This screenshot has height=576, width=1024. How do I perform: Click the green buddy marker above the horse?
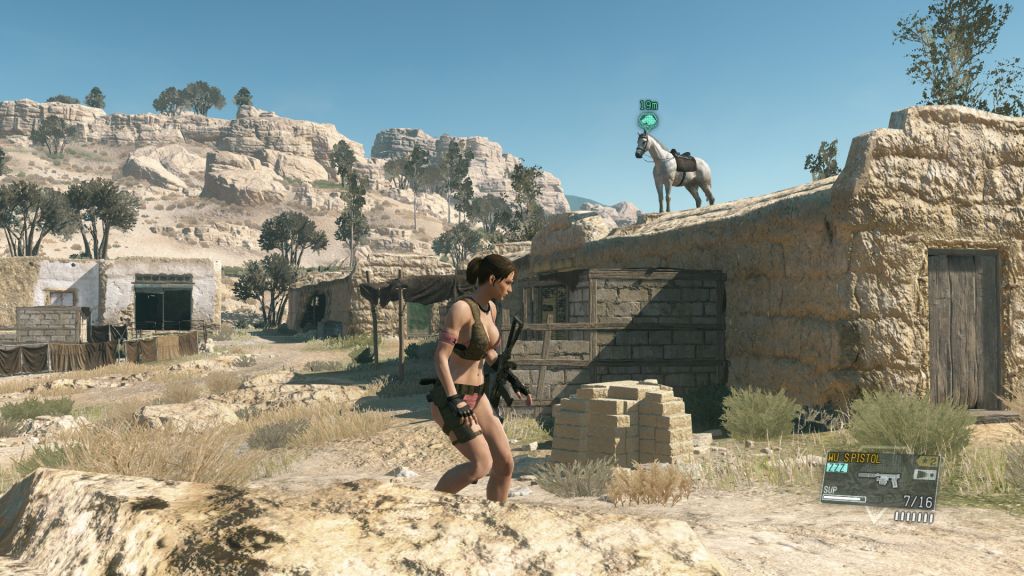[648, 121]
